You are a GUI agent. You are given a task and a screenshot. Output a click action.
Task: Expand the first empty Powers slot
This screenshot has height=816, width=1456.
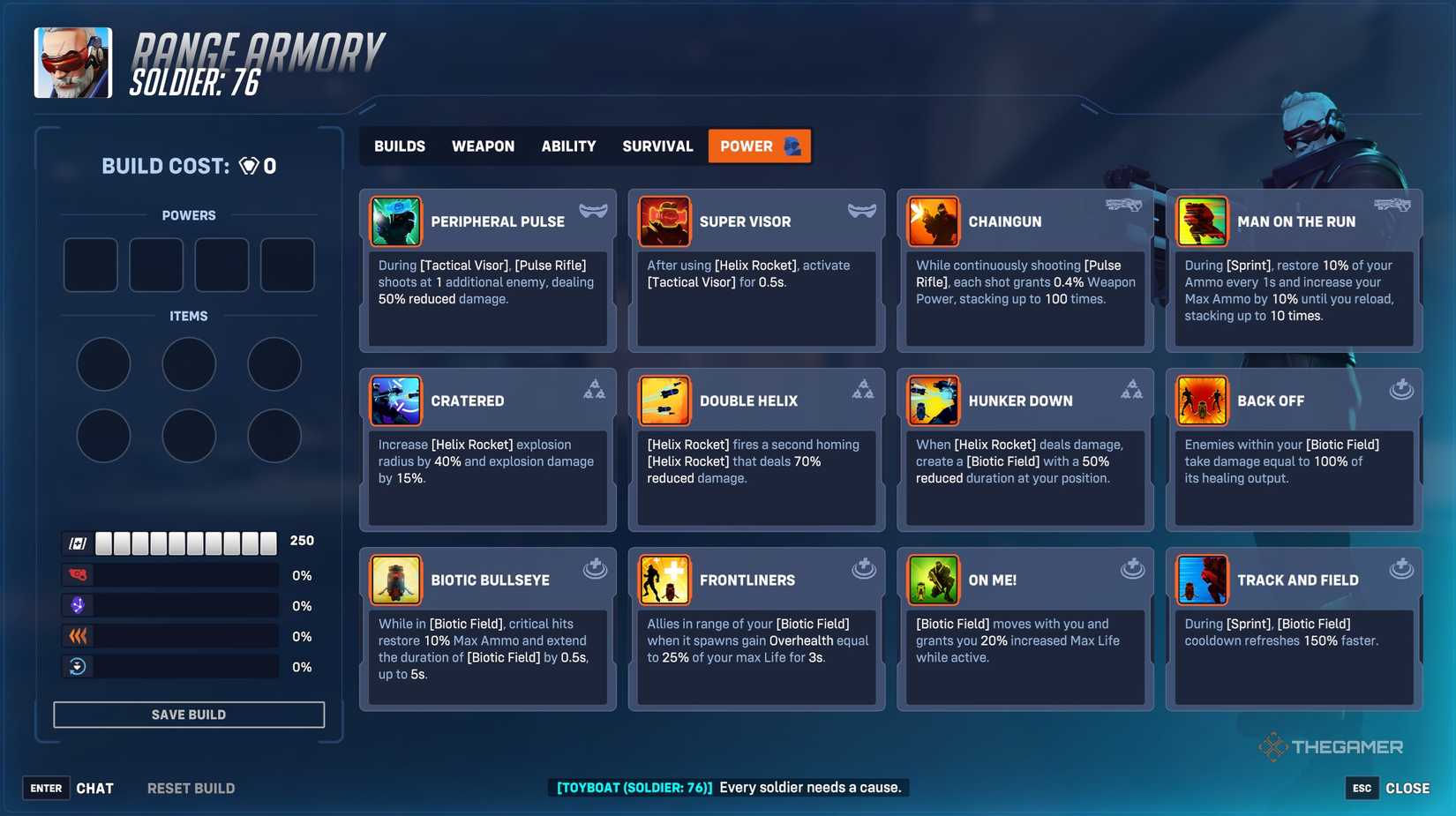[x=90, y=265]
